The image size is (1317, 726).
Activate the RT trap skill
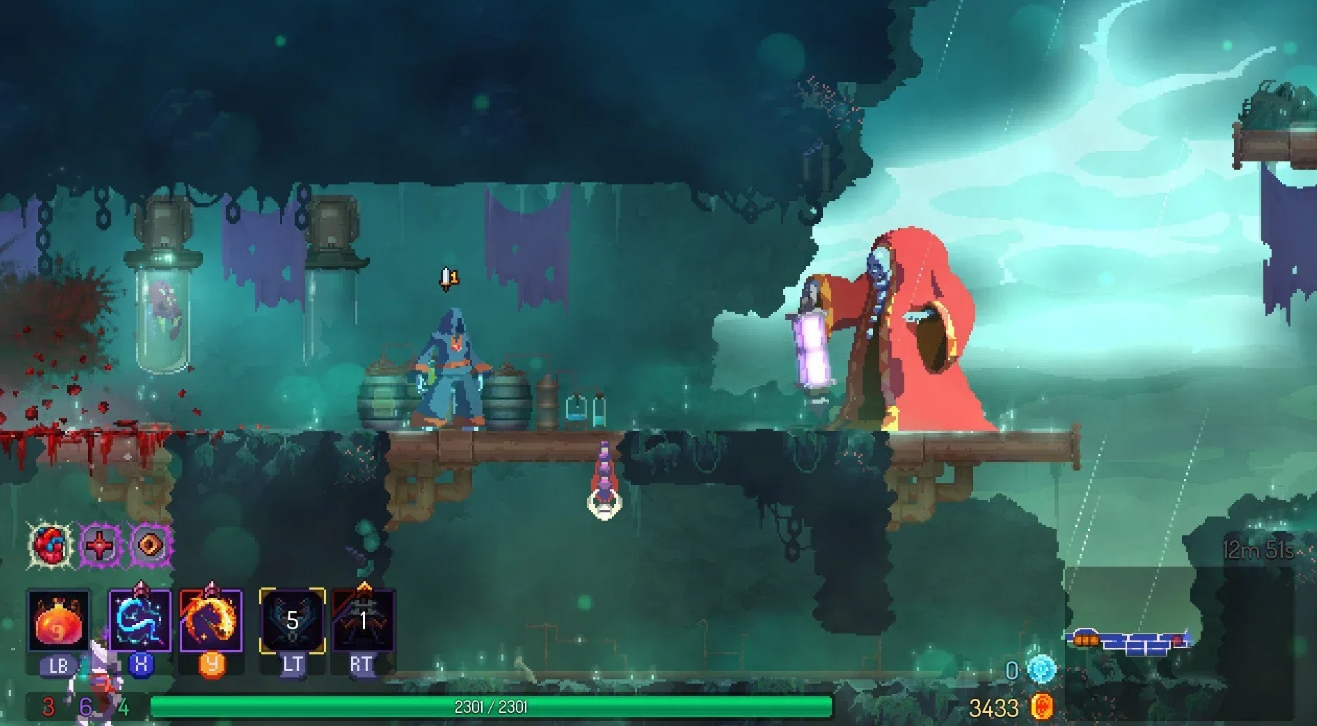tap(361, 618)
